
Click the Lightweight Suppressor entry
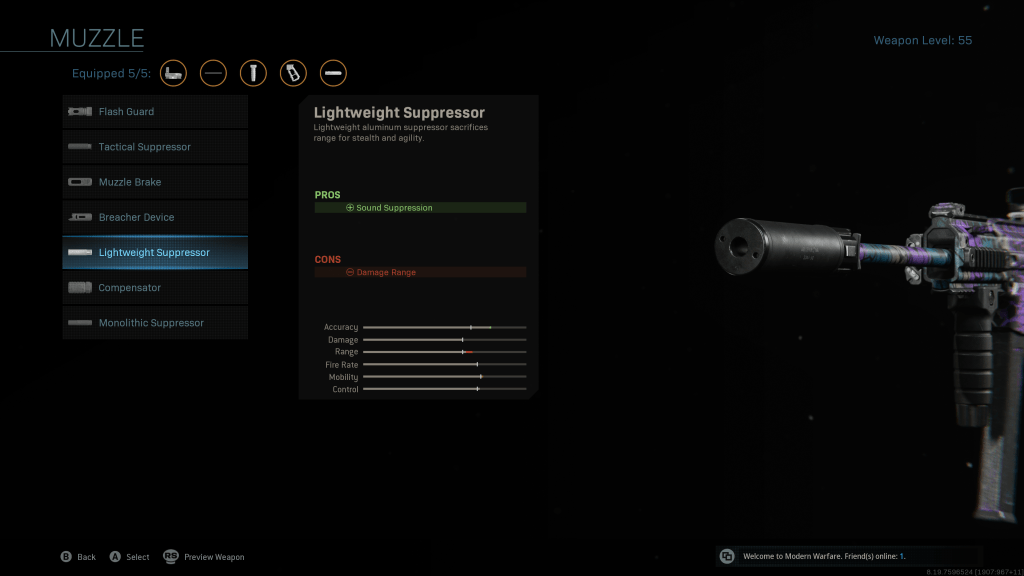(x=155, y=252)
